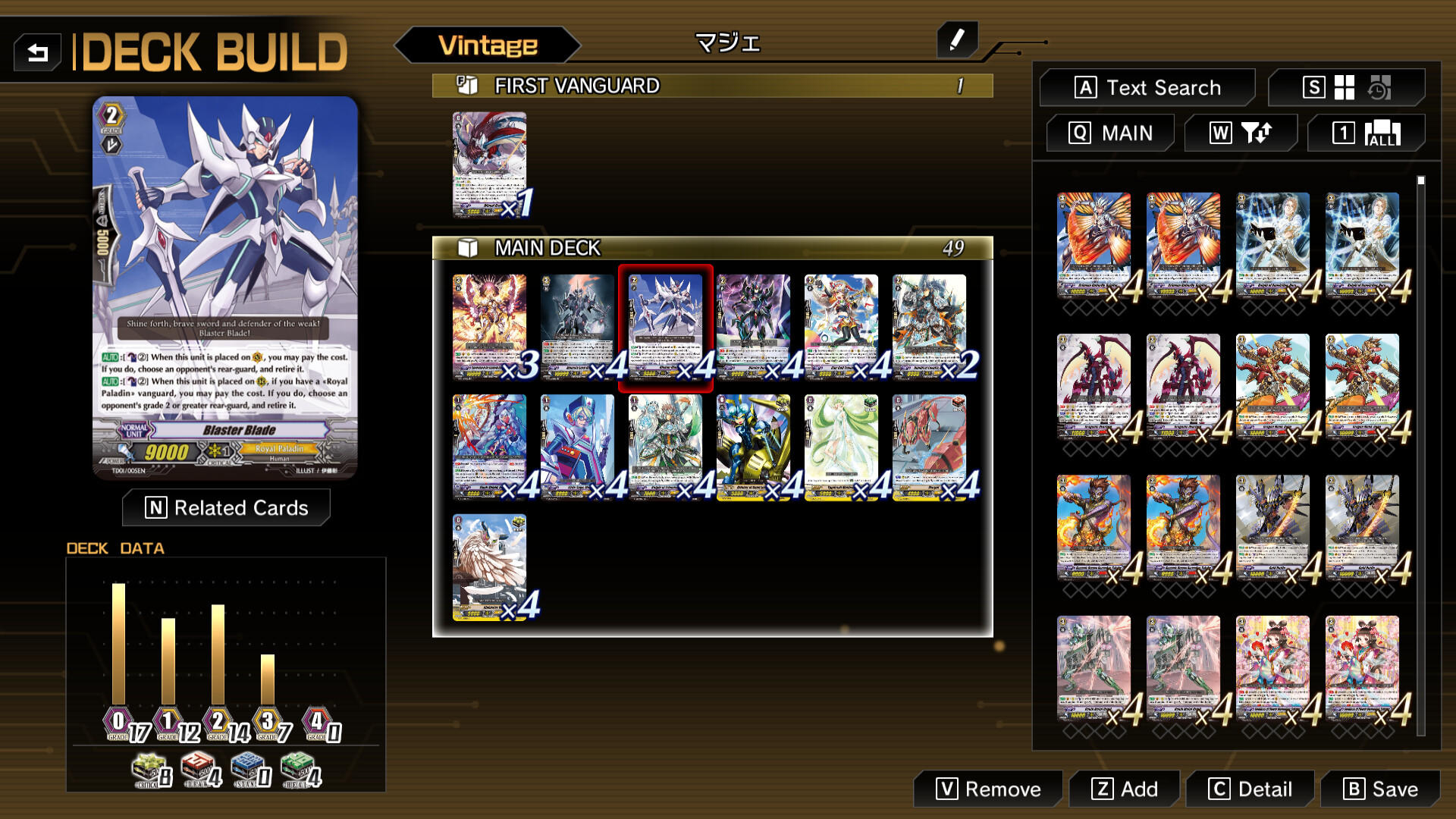The height and width of the screenshot is (819, 1456).
Task: Toggle grid view with the S icon
Action: pos(1314,88)
